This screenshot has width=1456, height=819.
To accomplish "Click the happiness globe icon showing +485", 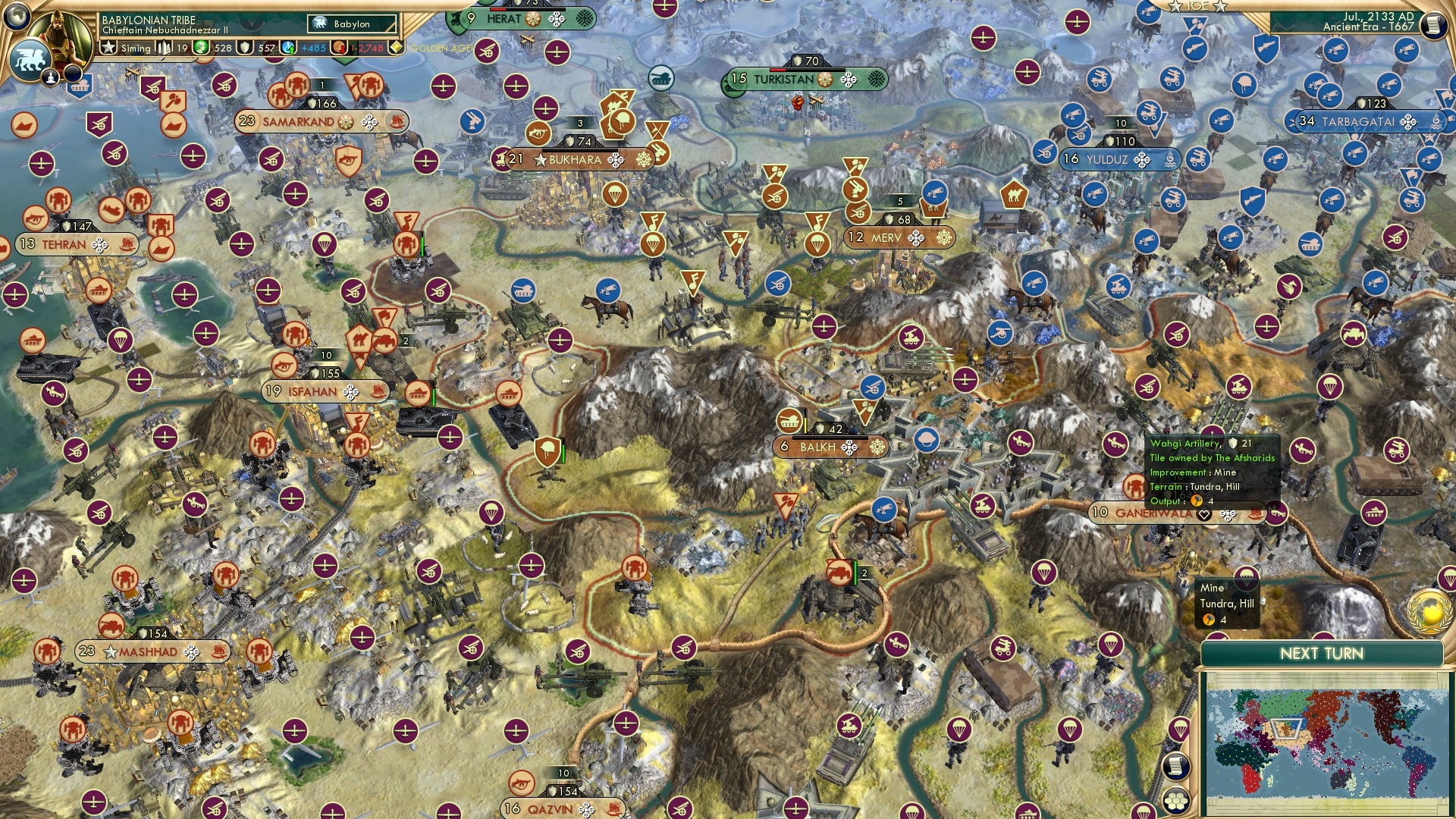I will [287, 48].
